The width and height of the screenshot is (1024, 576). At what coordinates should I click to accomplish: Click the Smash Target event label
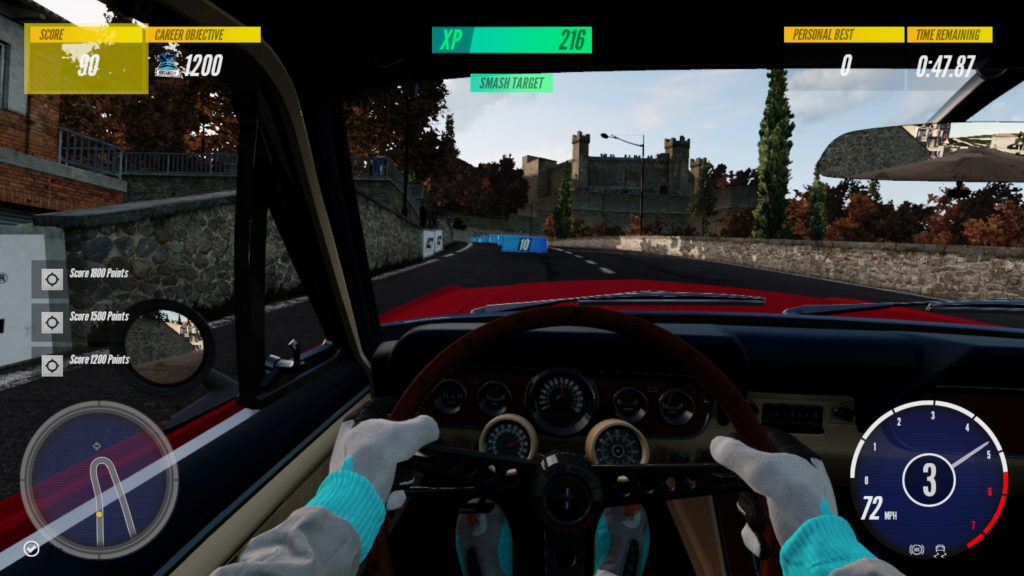click(512, 83)
